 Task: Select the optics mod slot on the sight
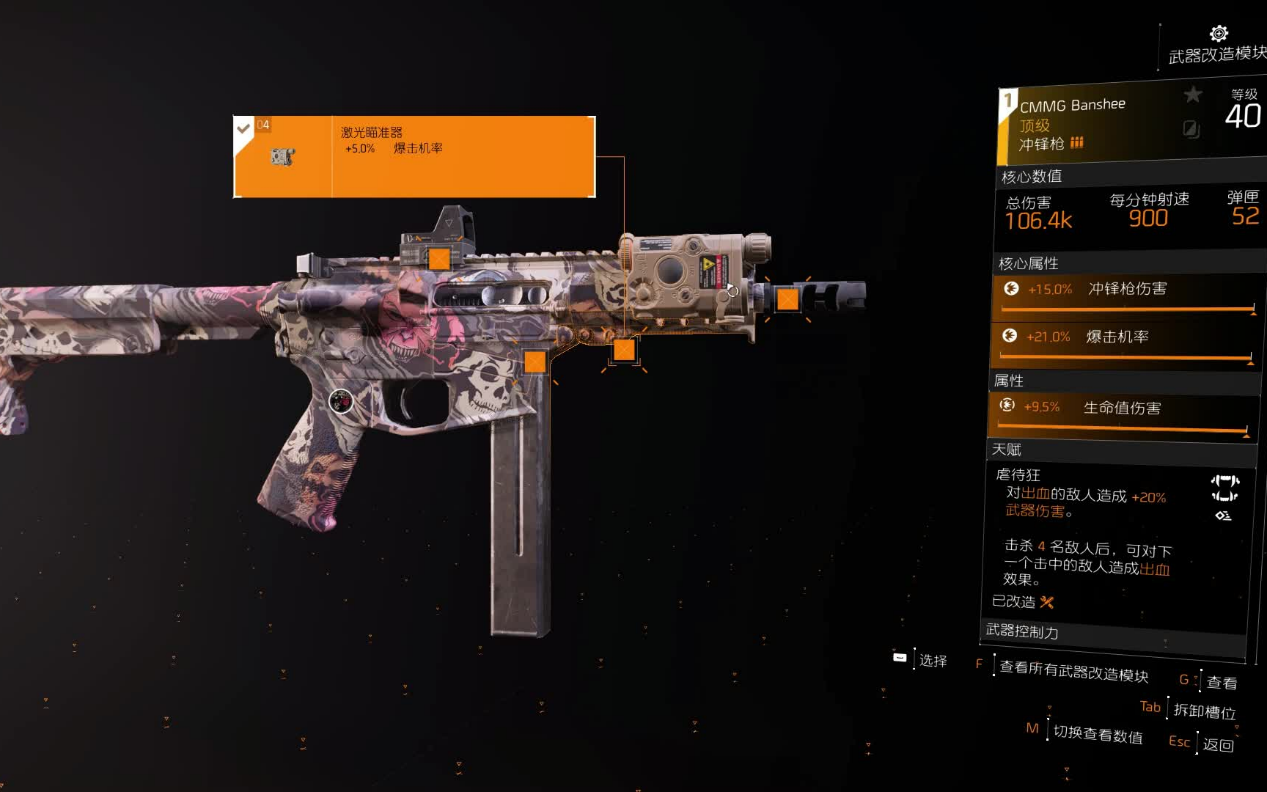[x=438, y=260]
